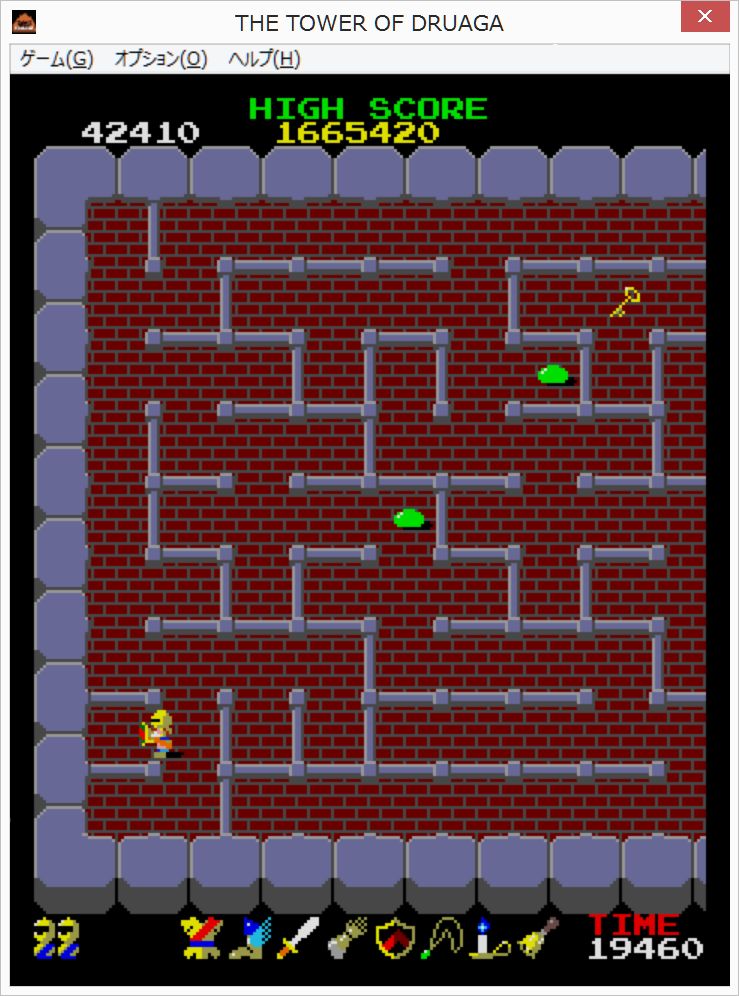Select the golden bell item icon

point(536,938)
